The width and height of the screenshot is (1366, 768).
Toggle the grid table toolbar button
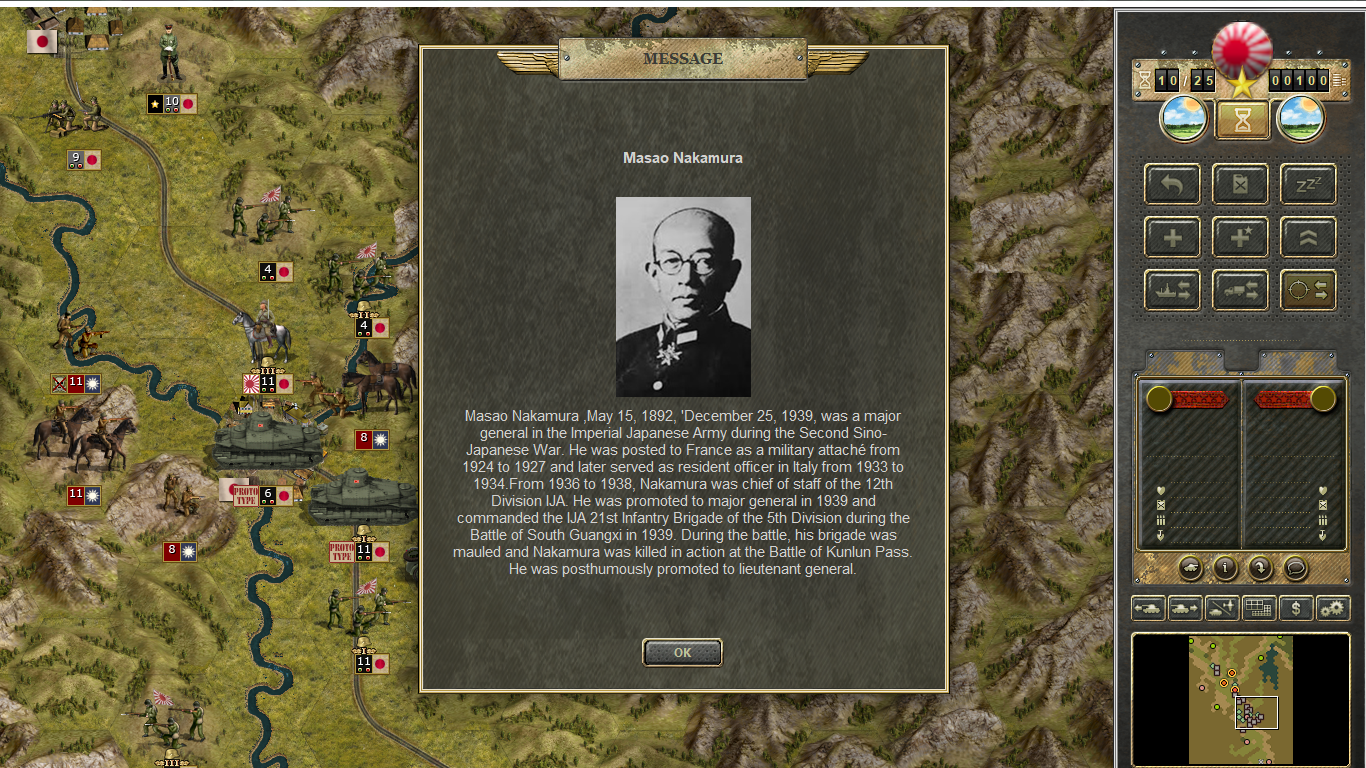[x=1258, y=608]
